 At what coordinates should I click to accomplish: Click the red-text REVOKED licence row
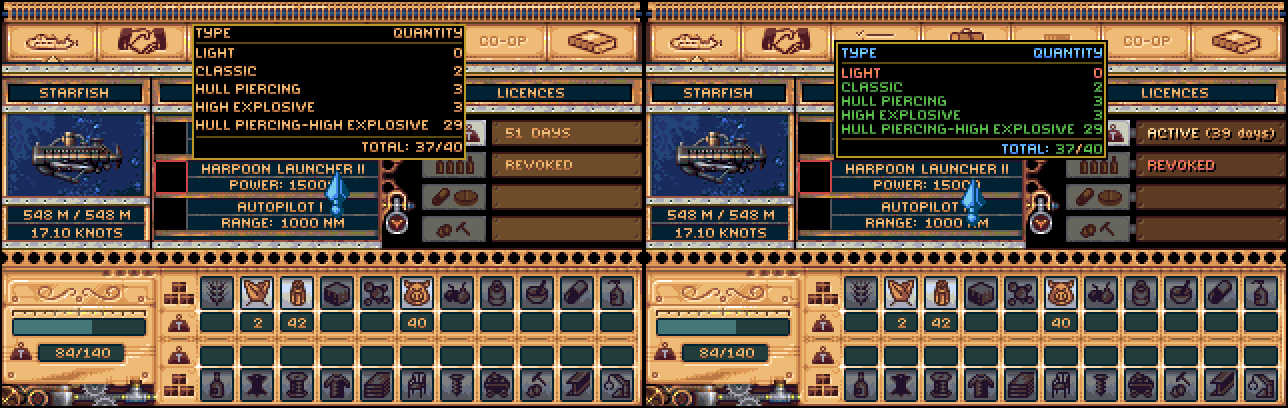pos(1209,165)
